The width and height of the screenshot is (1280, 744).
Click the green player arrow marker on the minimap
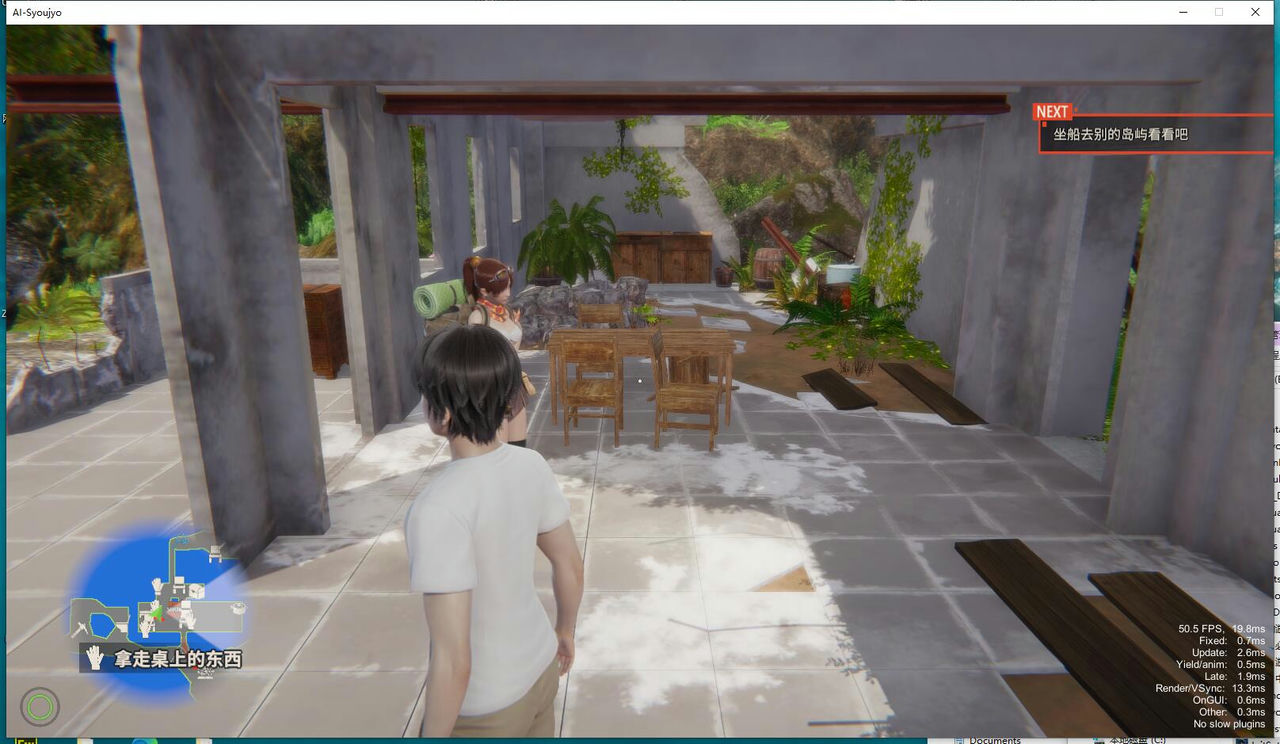[x=156, y=612]
